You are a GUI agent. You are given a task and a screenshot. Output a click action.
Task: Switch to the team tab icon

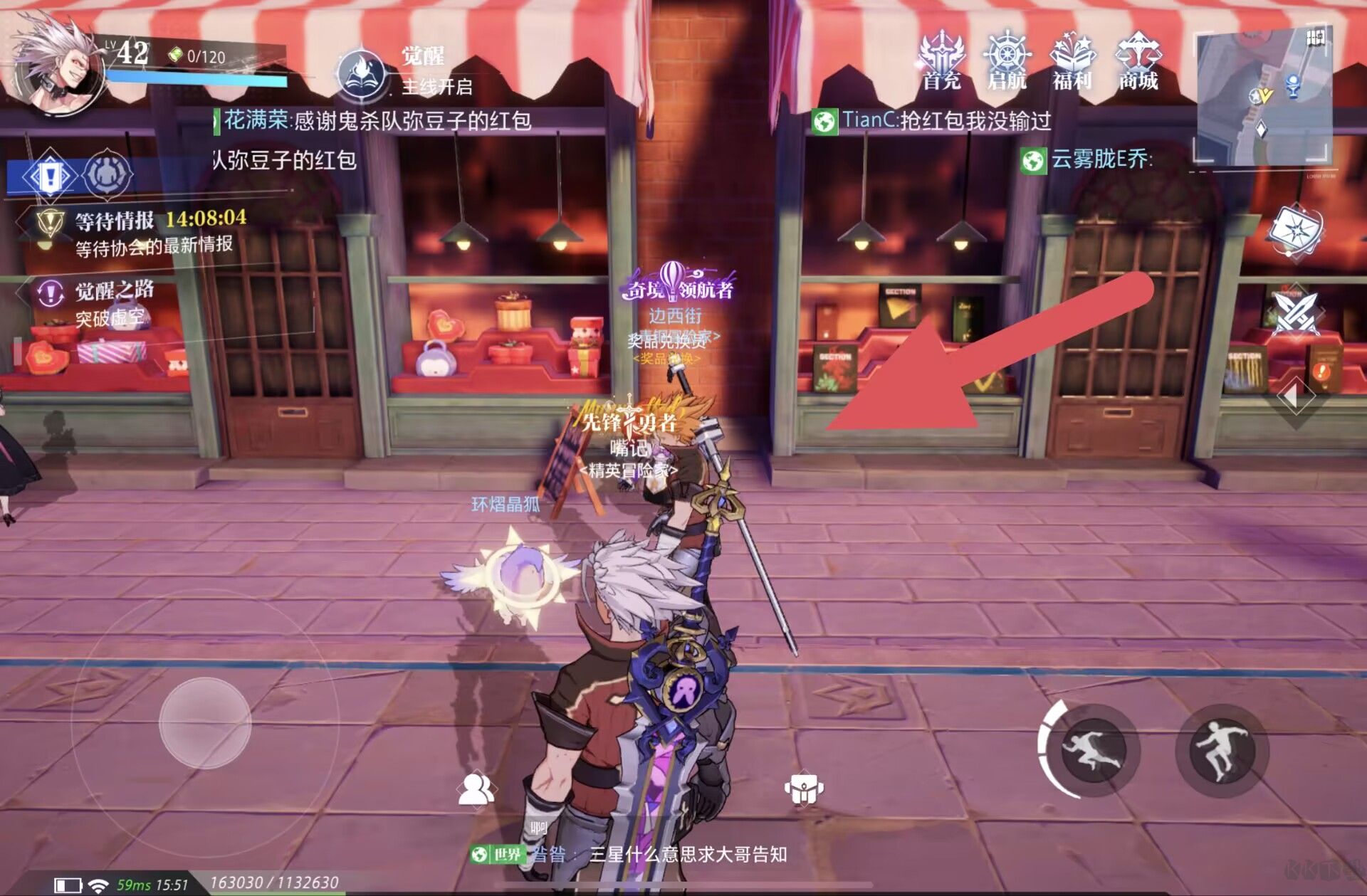pos(108,174)
